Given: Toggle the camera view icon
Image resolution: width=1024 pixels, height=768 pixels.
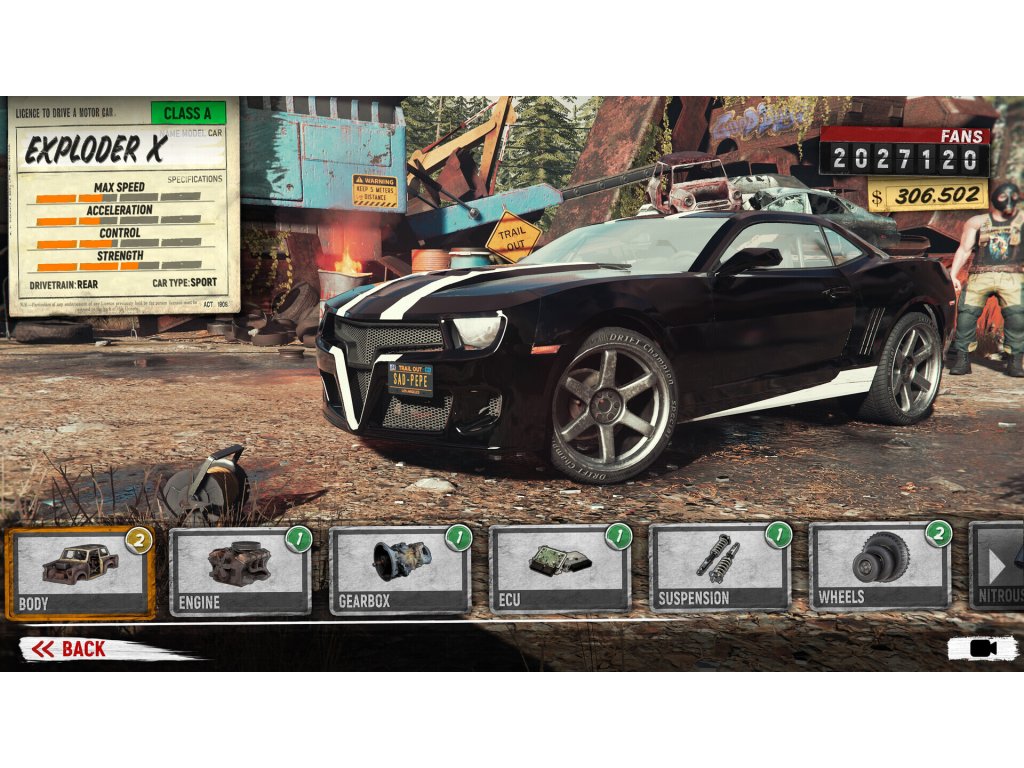Looking at the screenshot, I should (x=983, y=648).
